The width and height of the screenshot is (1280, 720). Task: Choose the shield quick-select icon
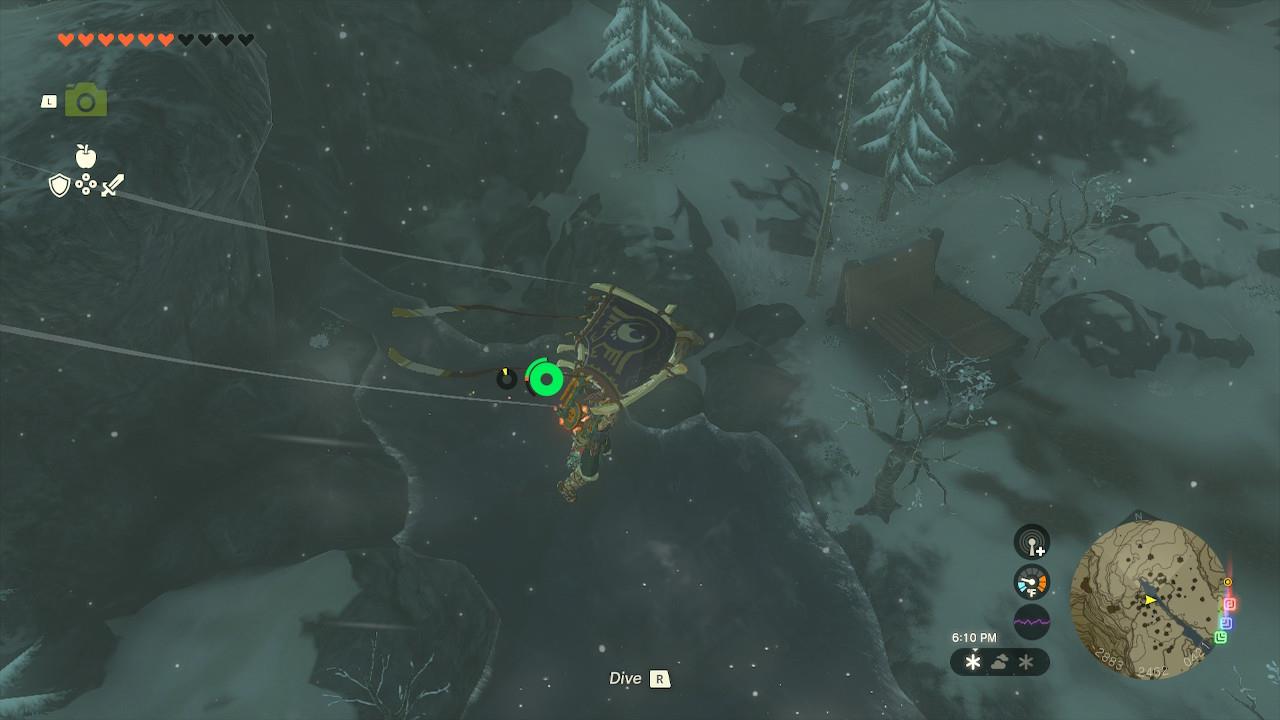click(x=60, y=185)
